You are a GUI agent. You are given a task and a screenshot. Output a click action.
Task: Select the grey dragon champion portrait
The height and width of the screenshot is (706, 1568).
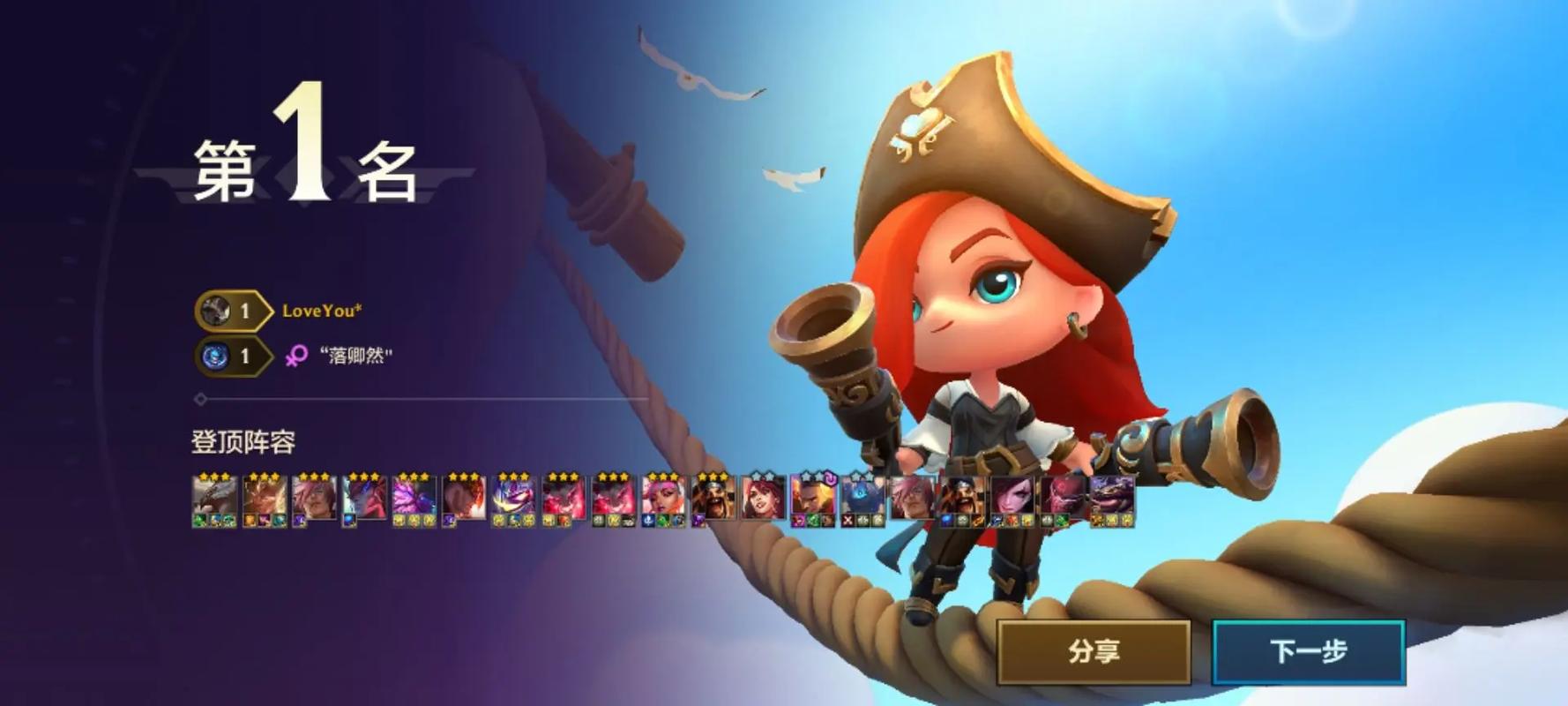214,499
